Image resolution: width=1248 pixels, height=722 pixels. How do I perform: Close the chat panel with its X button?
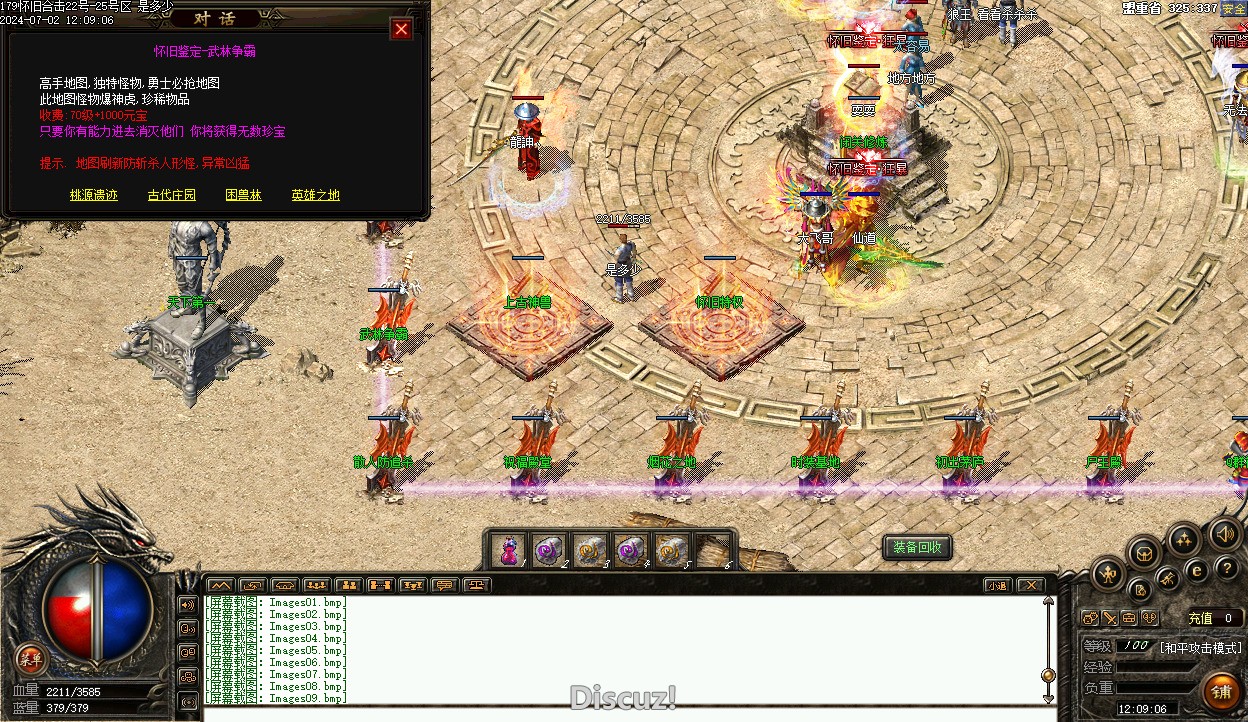[x=1030, y=585]
